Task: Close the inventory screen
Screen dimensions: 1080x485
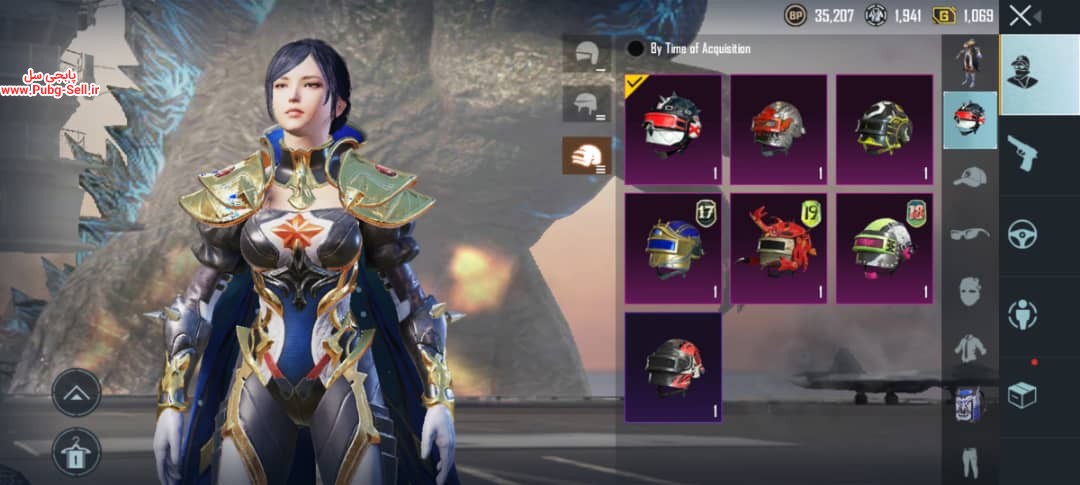Action: [1020, 15]
